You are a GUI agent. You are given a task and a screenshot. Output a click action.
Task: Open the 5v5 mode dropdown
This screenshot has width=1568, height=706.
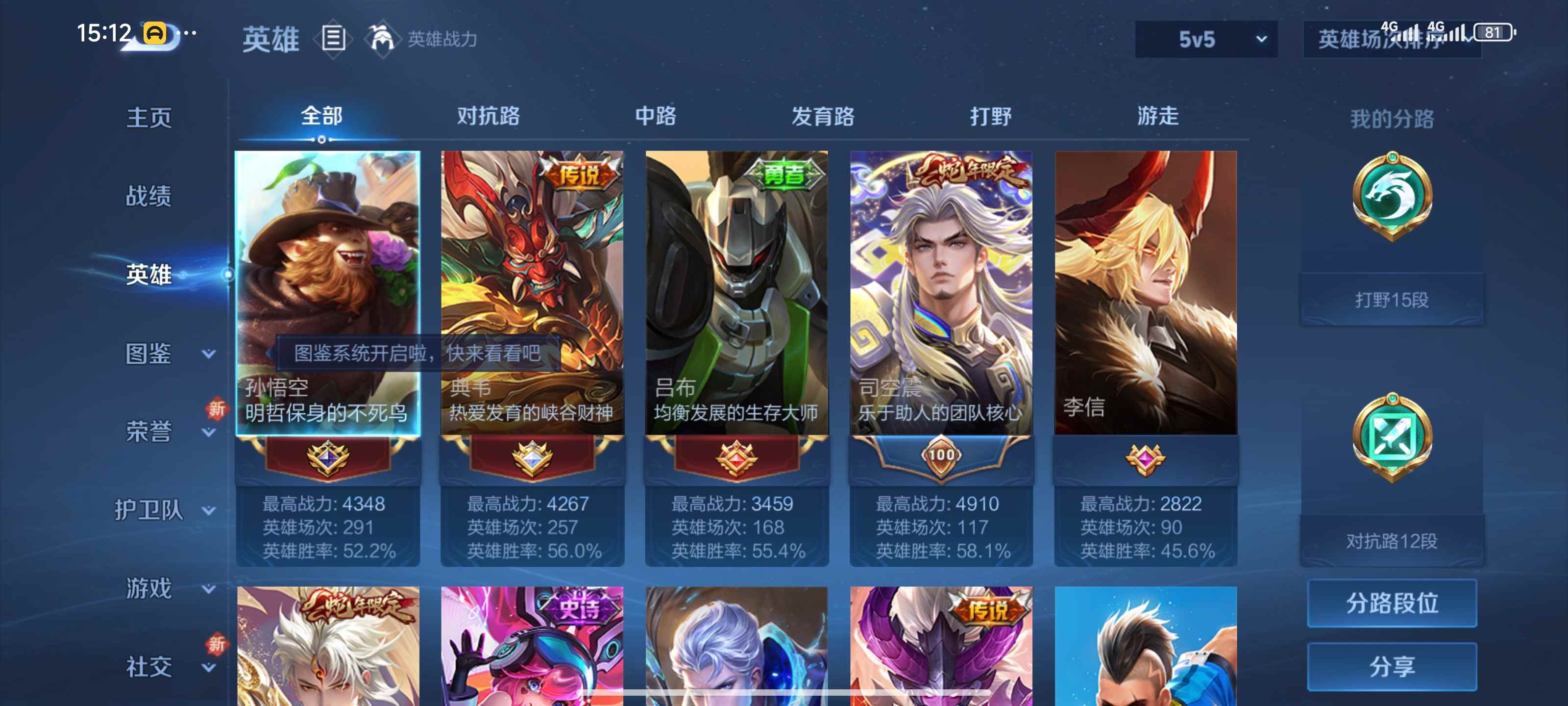(x=1203, y=39)
